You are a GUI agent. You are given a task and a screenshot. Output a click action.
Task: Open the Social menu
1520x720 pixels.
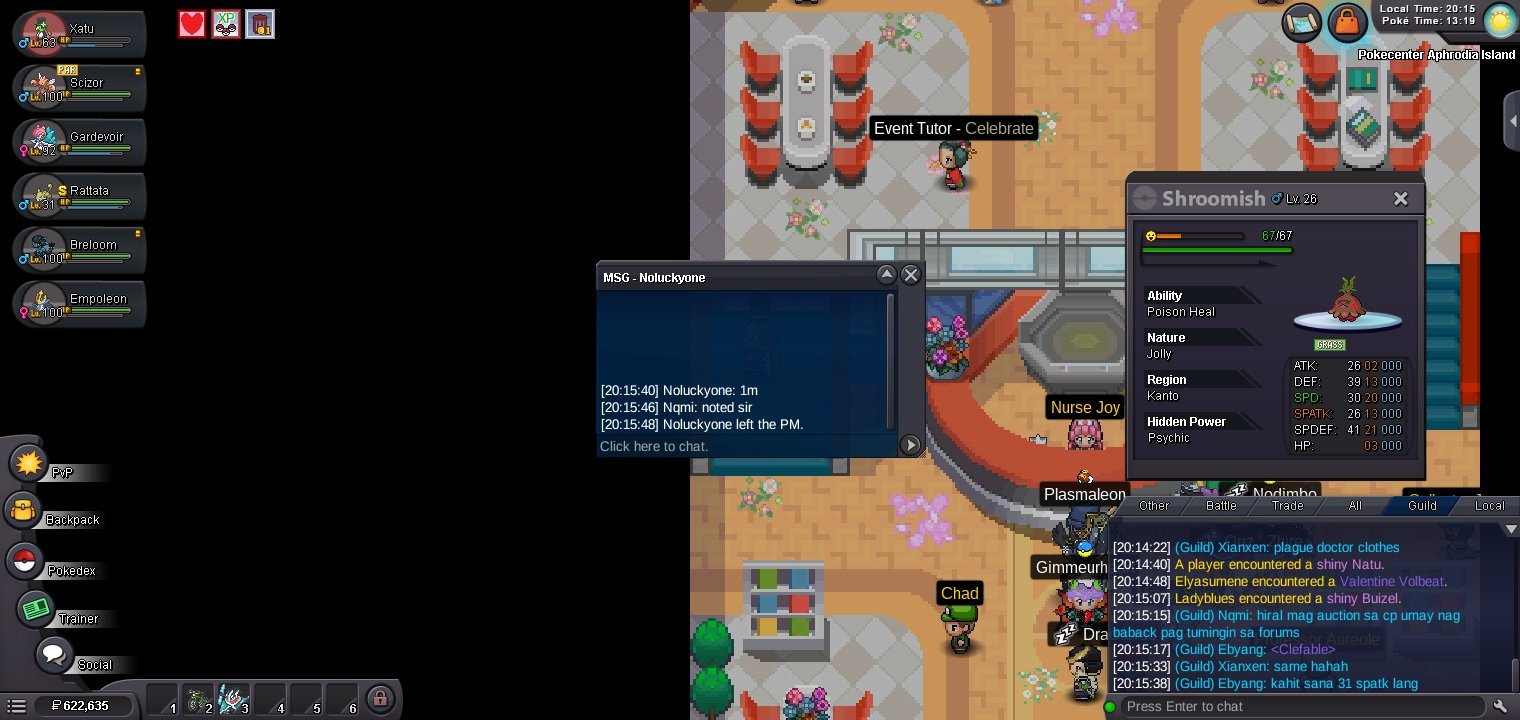click(x=54, y=656)
